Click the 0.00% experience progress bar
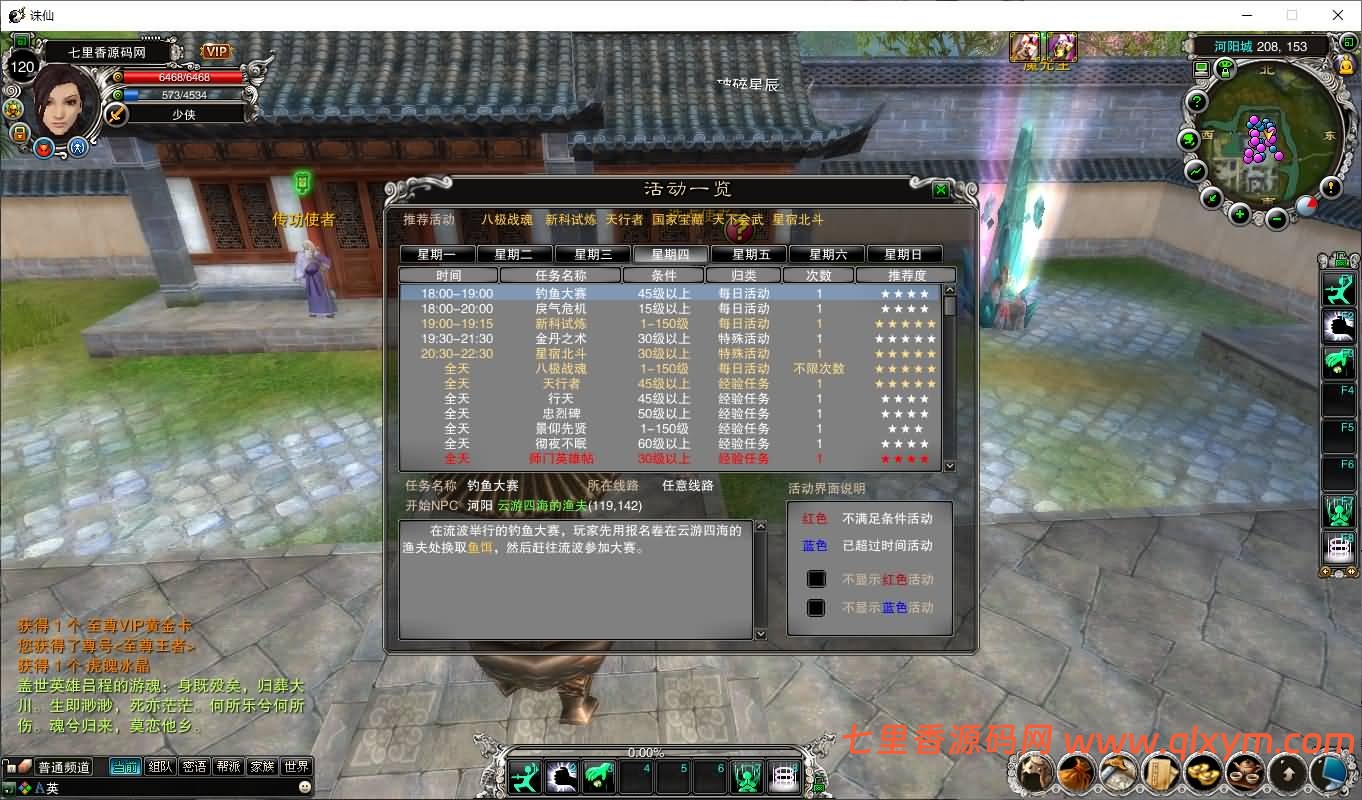This screenshot has height=800, width=1362. [x=647, y=752]
